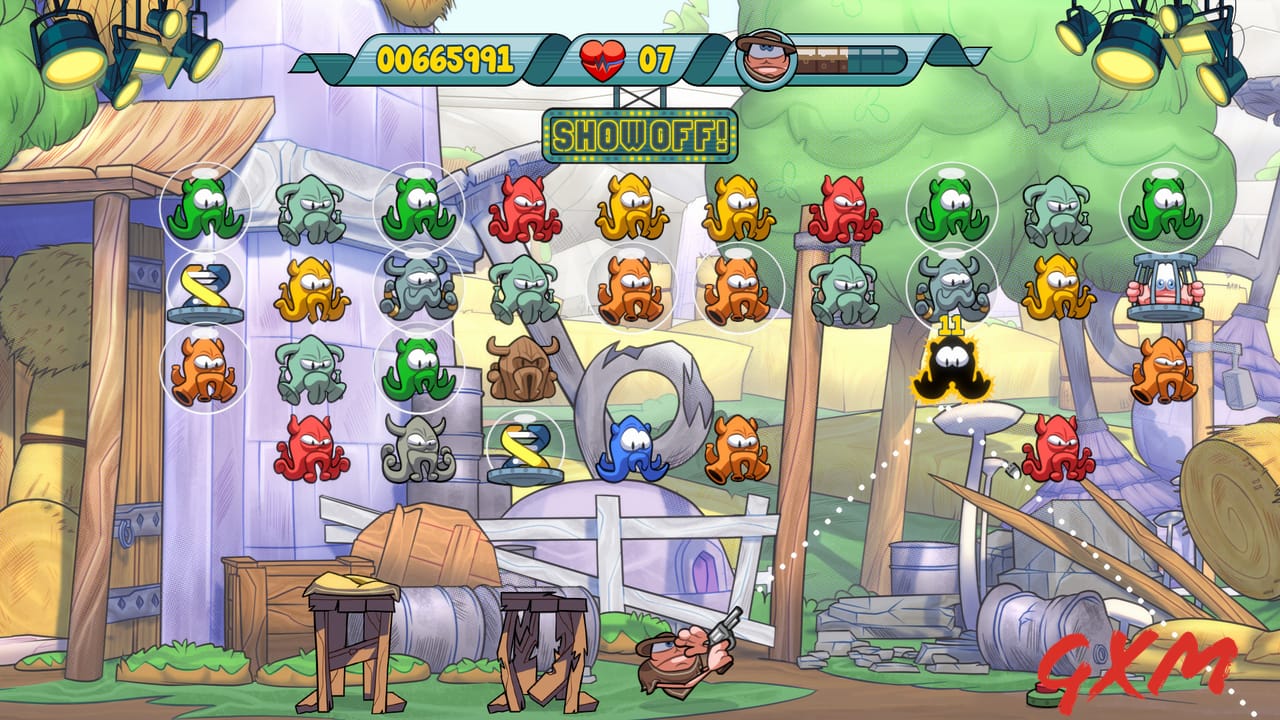Shoot a green octopus inside a bubble
The image size is (1280, 720).
[207, 210]
